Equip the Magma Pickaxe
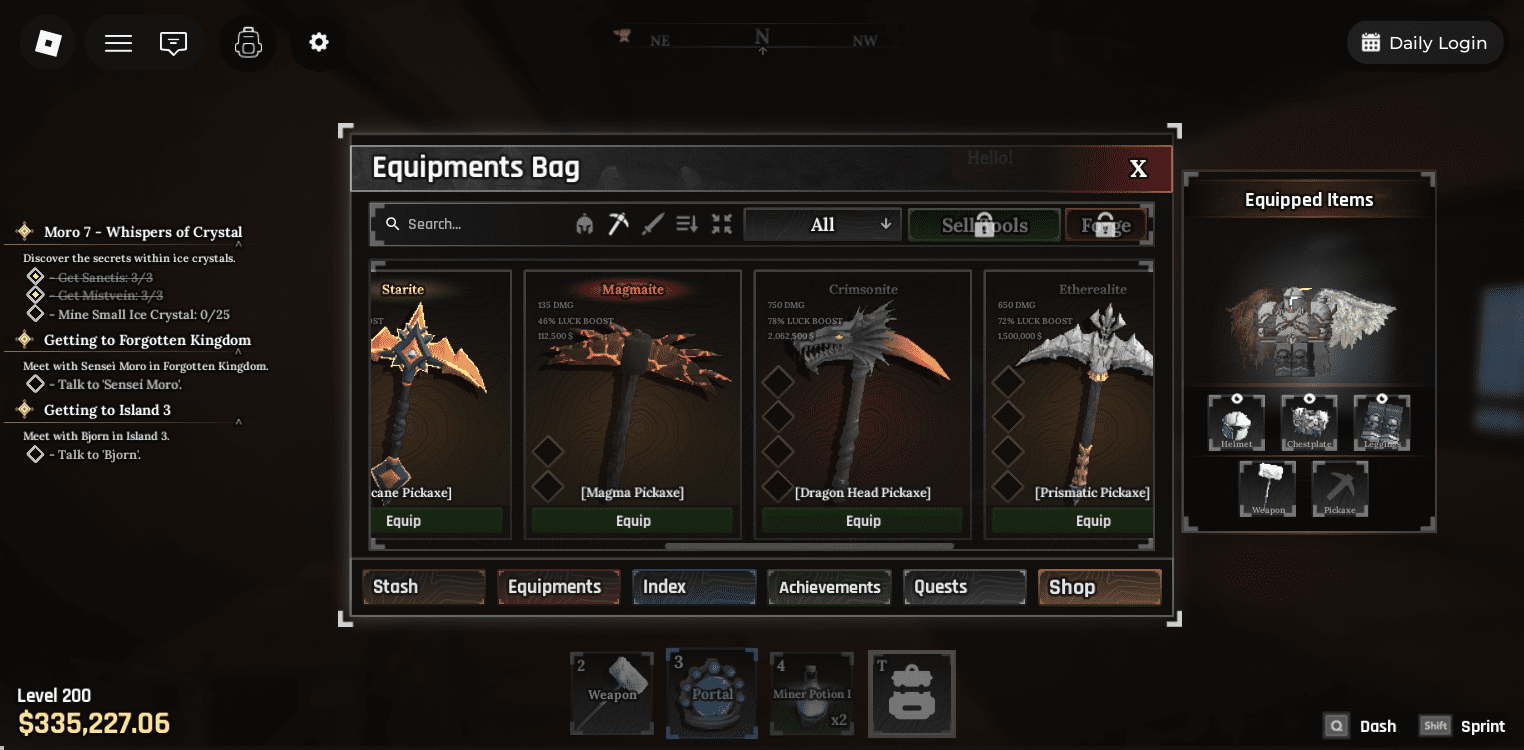Viewport: 1524px width, 750px height. pos(632,520)
